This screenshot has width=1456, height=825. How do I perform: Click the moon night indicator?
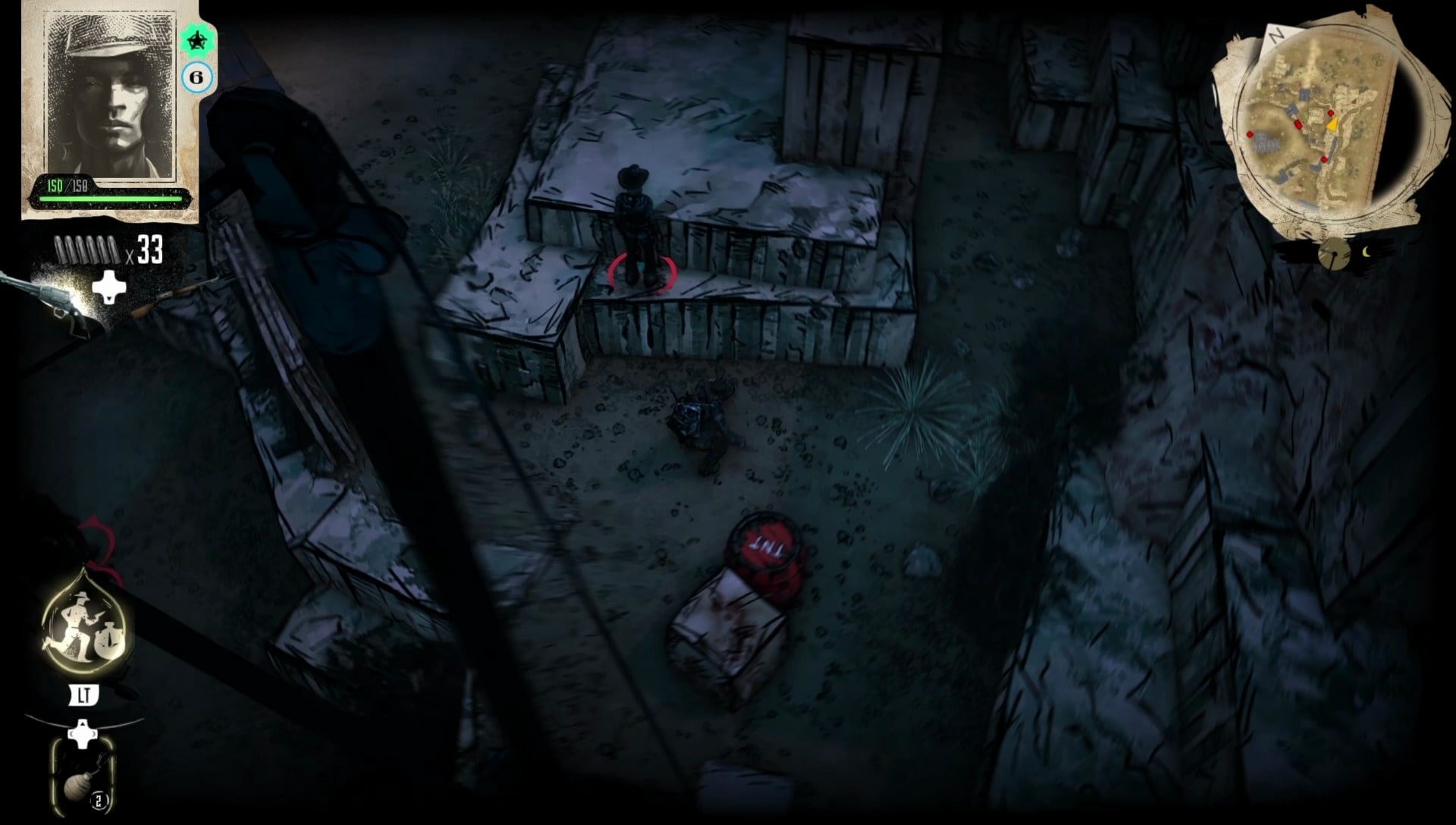coord(1366,251)
